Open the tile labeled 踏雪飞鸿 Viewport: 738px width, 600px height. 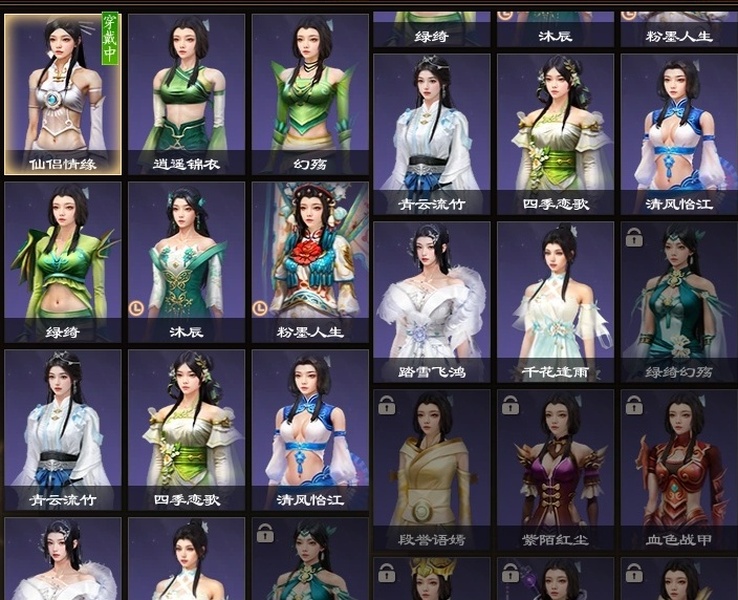[x=431, y=302]
